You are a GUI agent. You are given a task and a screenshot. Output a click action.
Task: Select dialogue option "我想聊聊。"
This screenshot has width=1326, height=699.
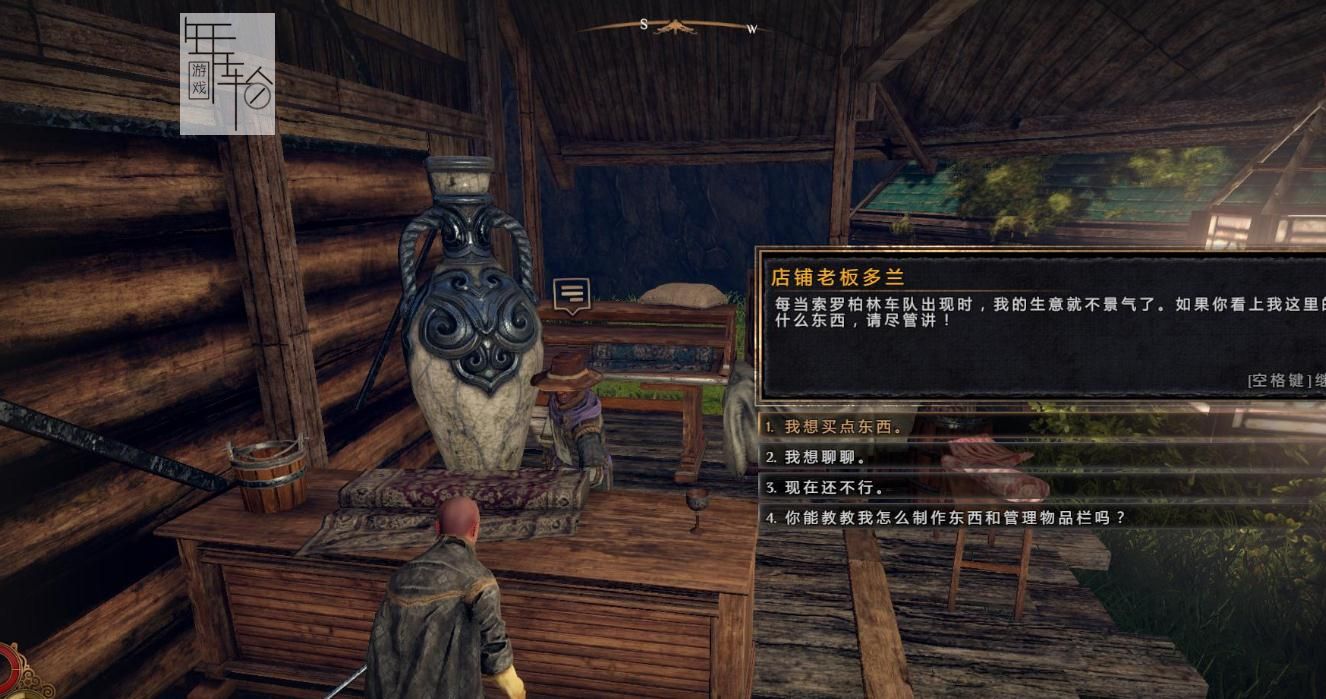pos(824,457)
